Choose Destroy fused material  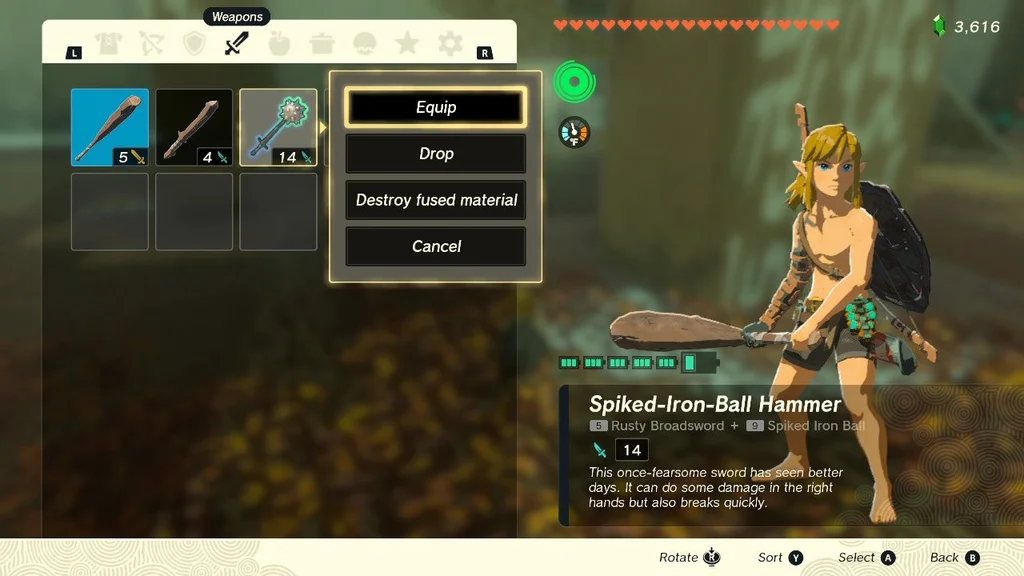(435, 200)
